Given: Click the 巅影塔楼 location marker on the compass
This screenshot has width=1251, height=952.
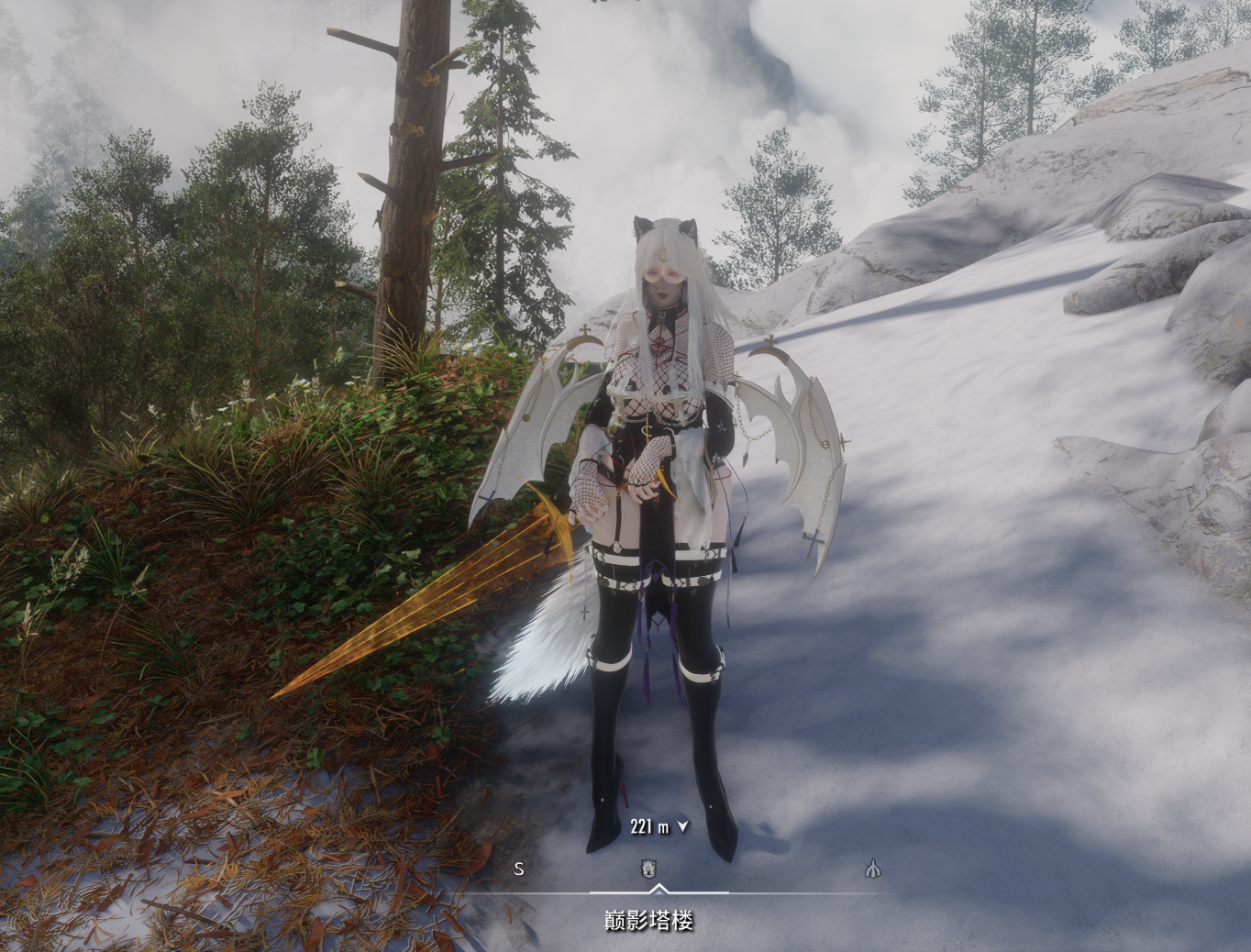Looking at the screenshot, I should click(x=649, y=868).
